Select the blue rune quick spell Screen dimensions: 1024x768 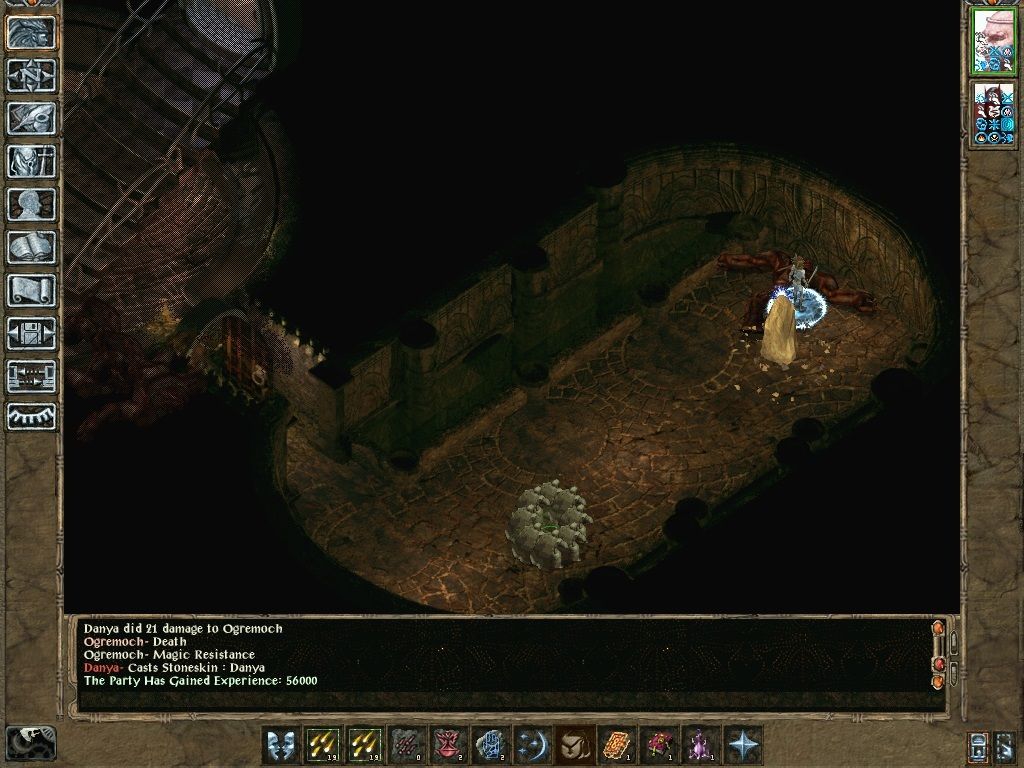coord(487,745)
